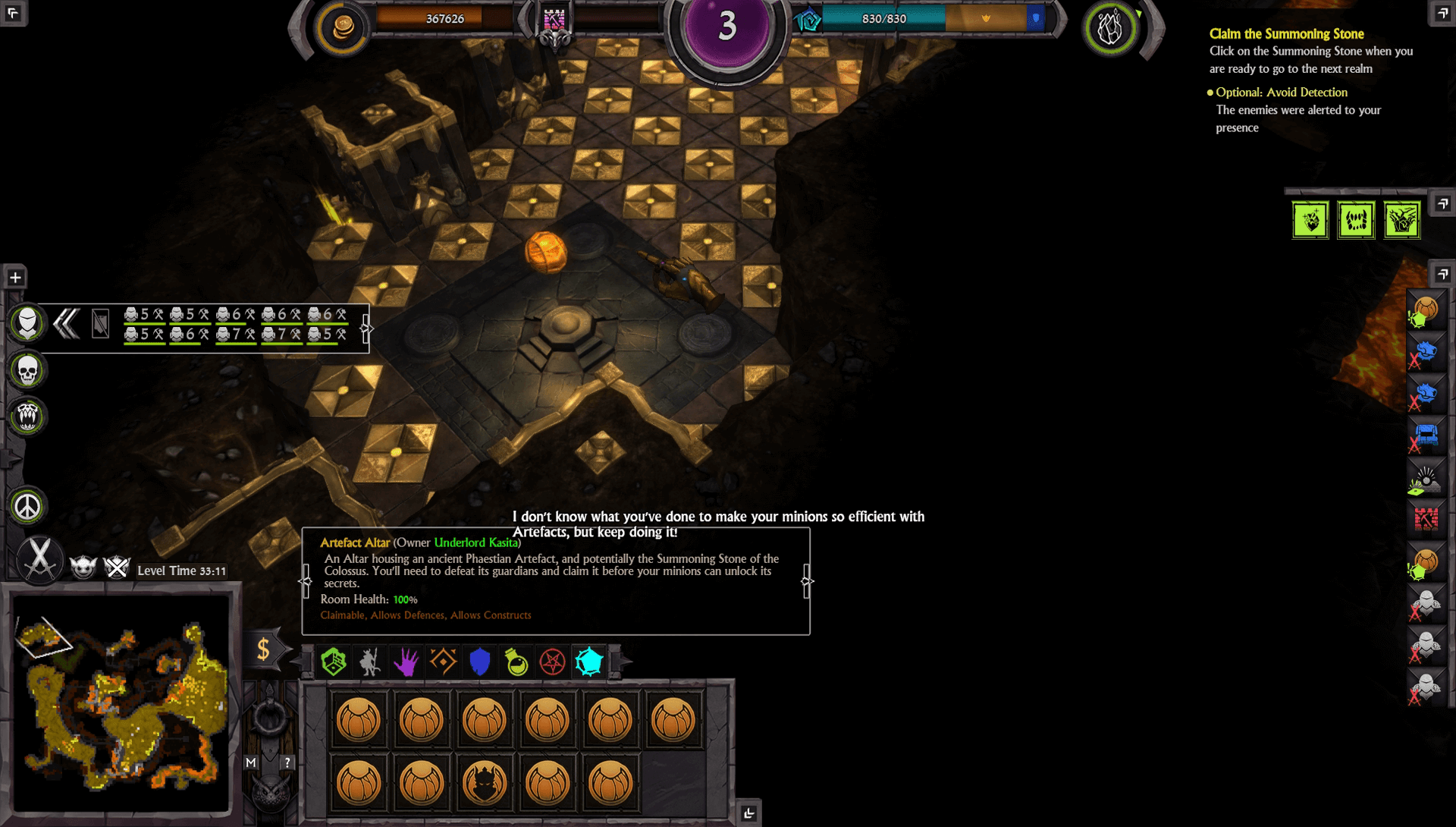Image resolution: width=1456 pixels, height=827 pixels.
Task: Show help with the question mark button
Action: click(x=287, y=763)
